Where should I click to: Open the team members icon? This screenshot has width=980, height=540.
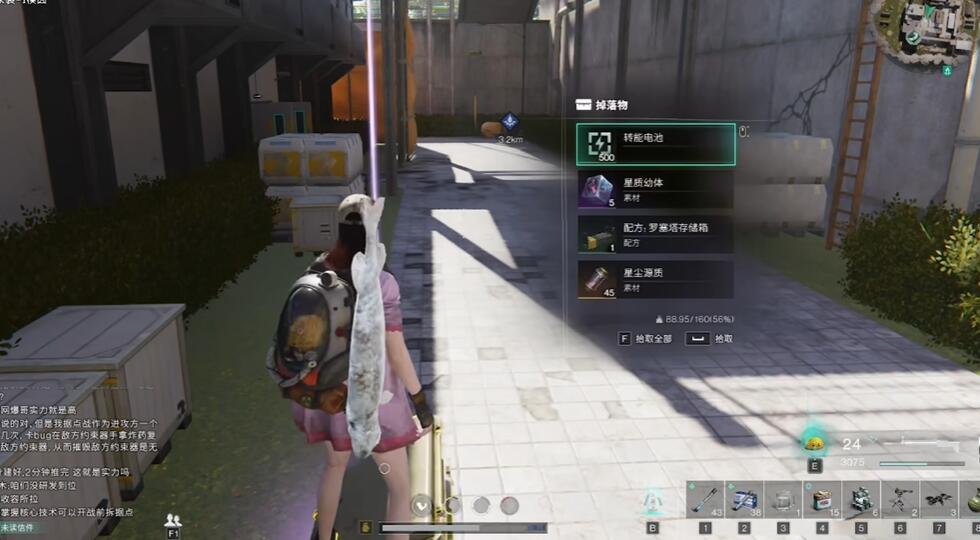click(x=173, y=519)
